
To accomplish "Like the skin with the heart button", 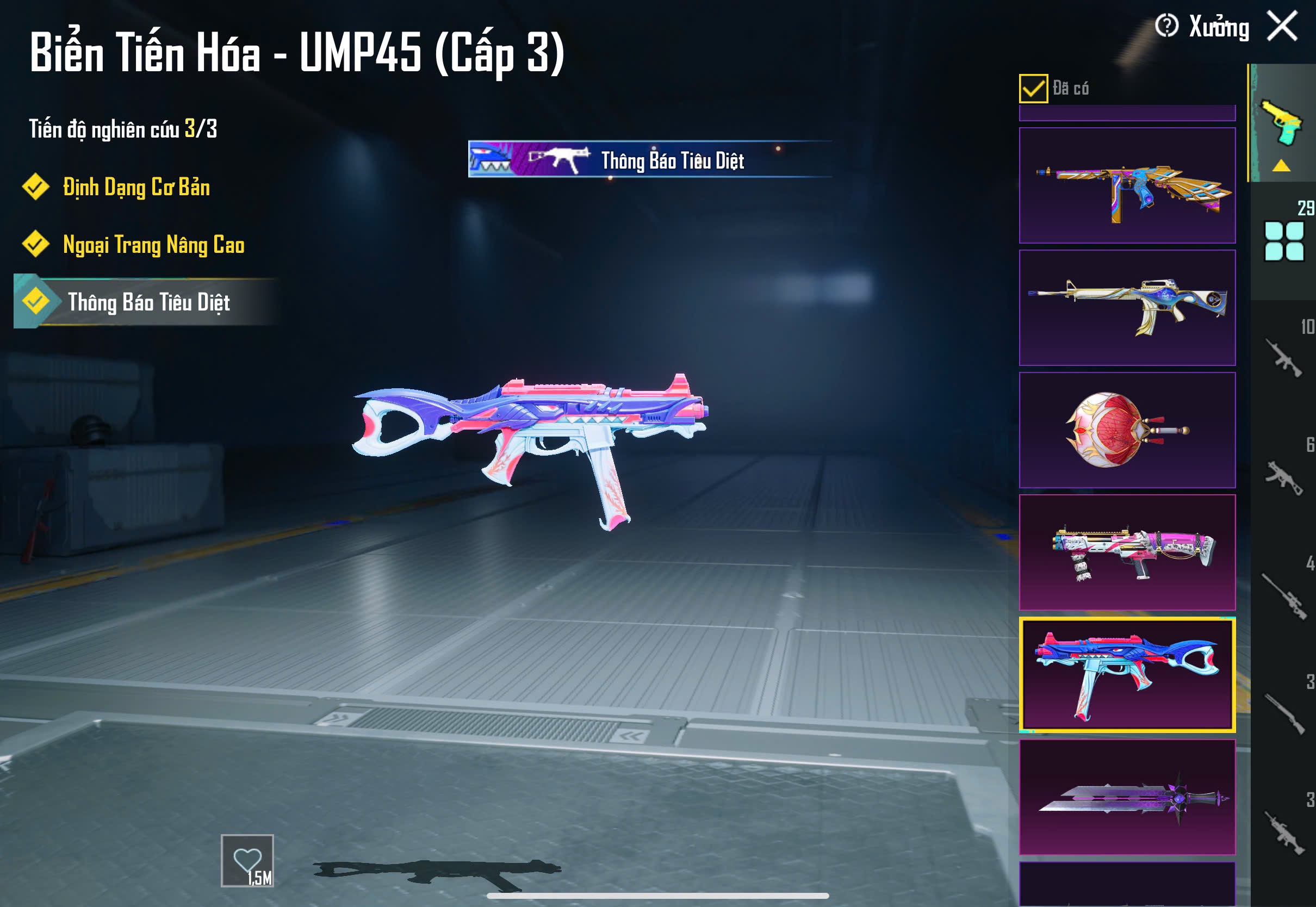I will coord(247,860).
